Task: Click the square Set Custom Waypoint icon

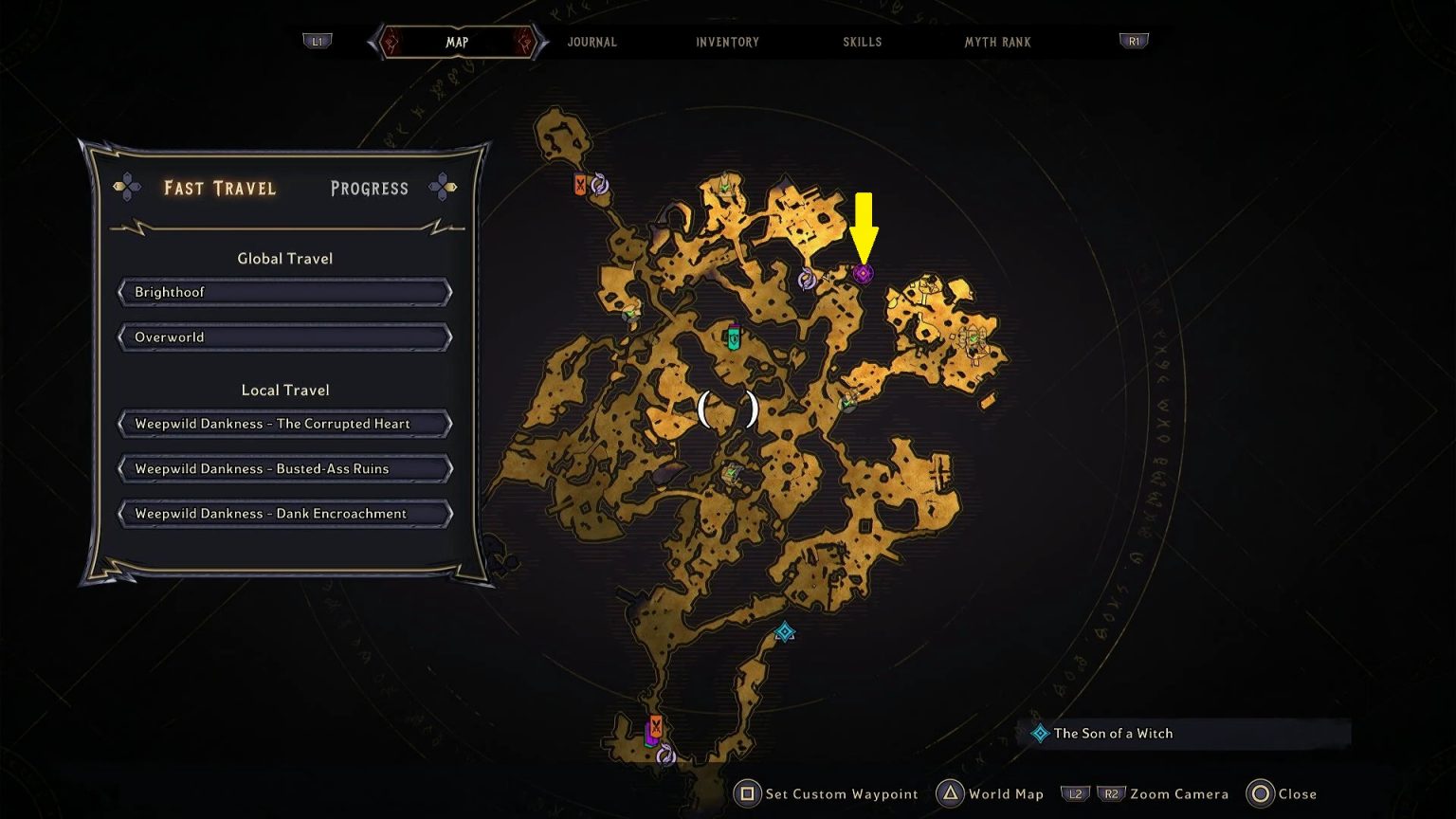Action: click(748, 794)
